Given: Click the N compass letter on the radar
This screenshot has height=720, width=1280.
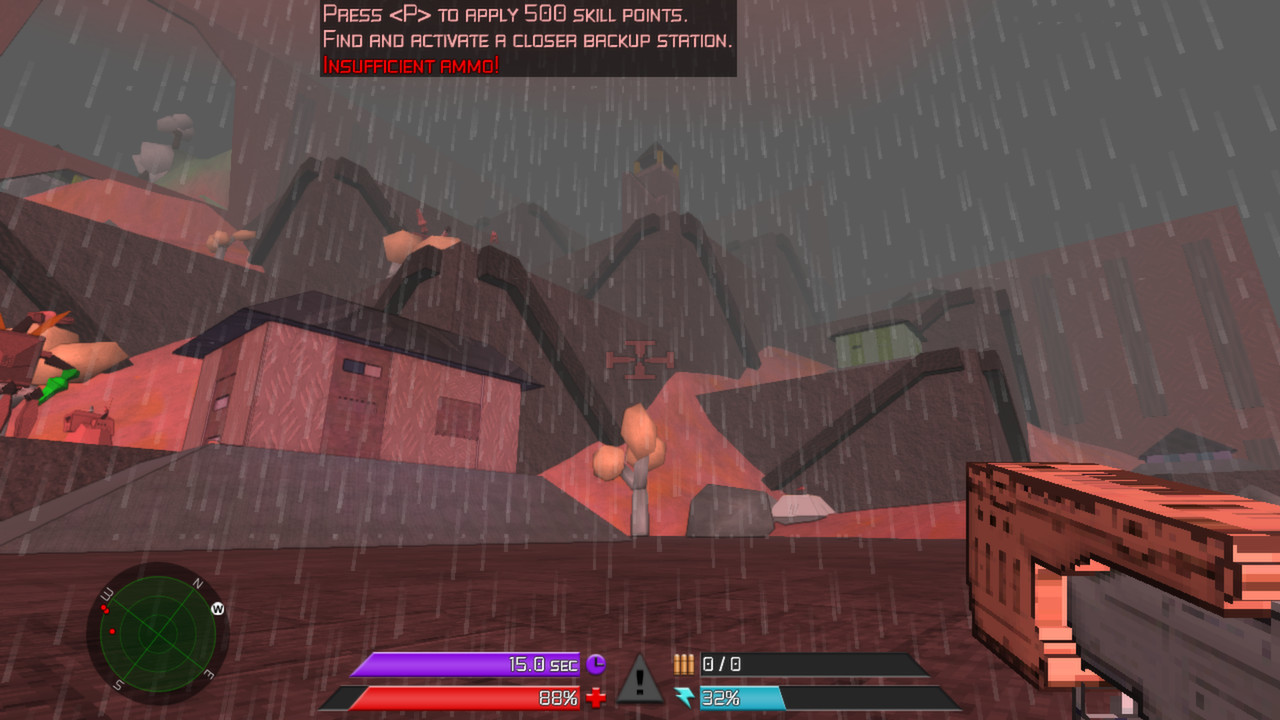Looking at the screenshot, I should pyautogui.click(x=197, y=582).
